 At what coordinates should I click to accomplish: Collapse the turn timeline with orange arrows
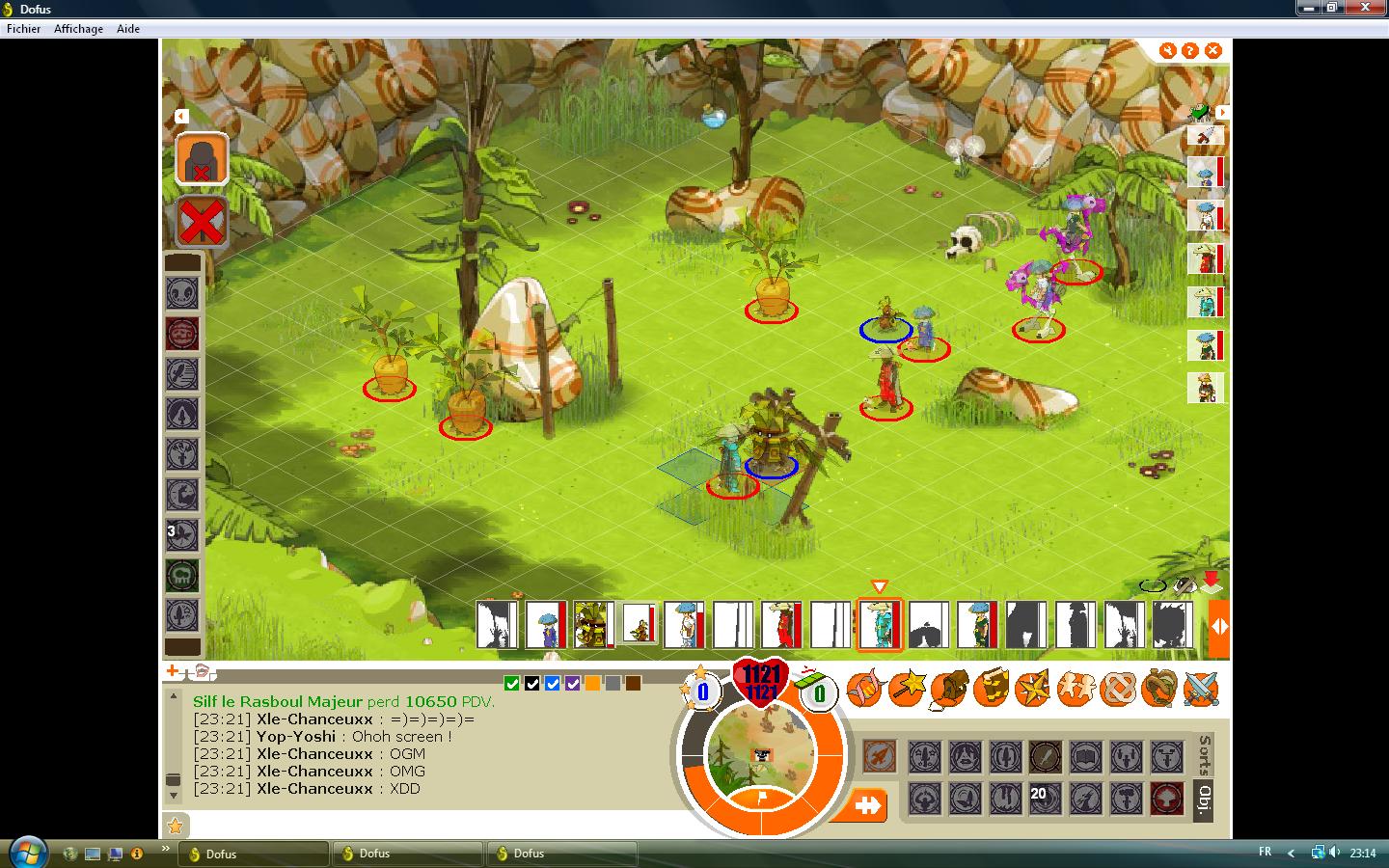[x=1219, y=625]
